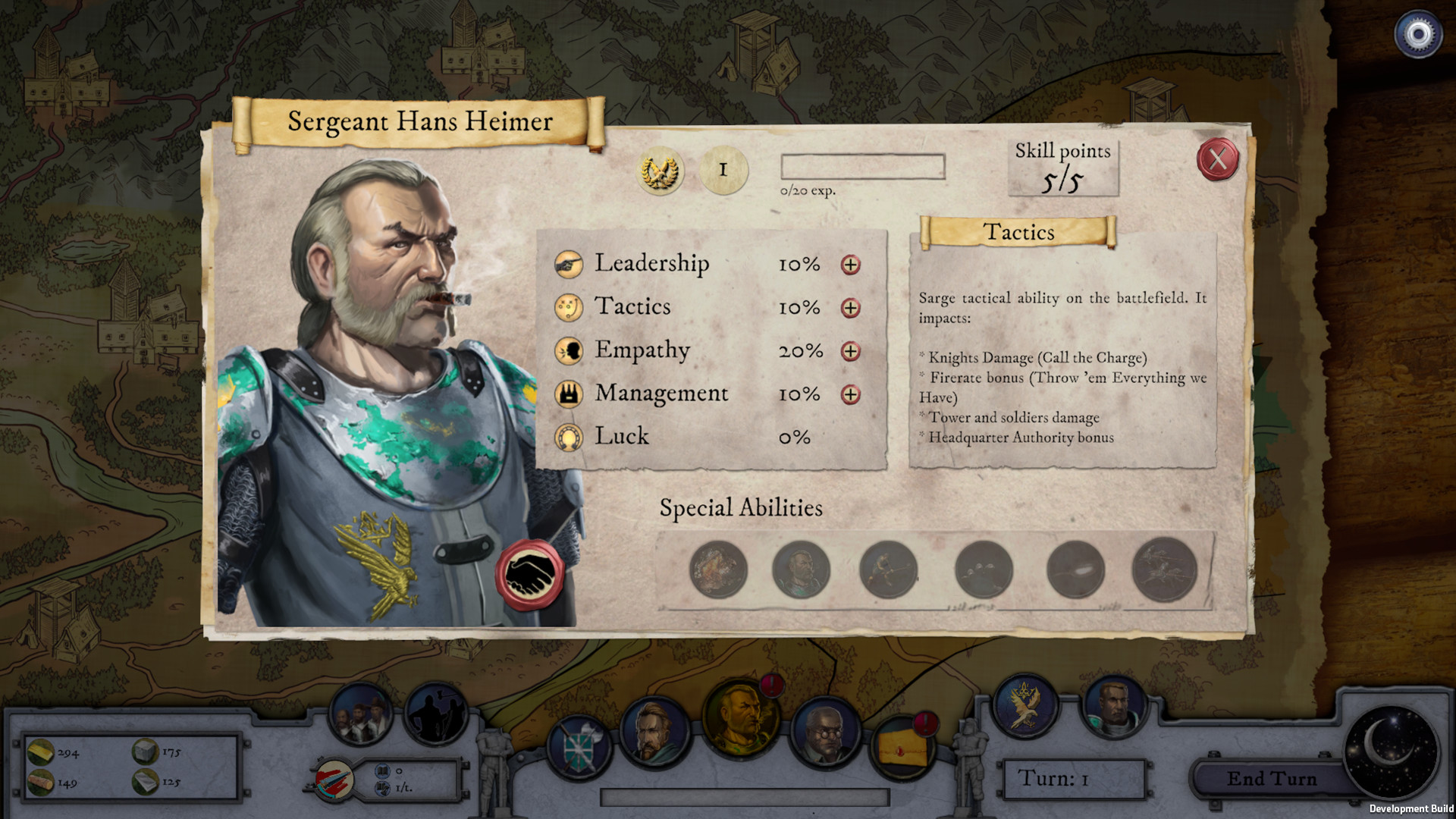Click the Empathy silhouette icon
This screenshot has width=1456, height=819.
570,351
